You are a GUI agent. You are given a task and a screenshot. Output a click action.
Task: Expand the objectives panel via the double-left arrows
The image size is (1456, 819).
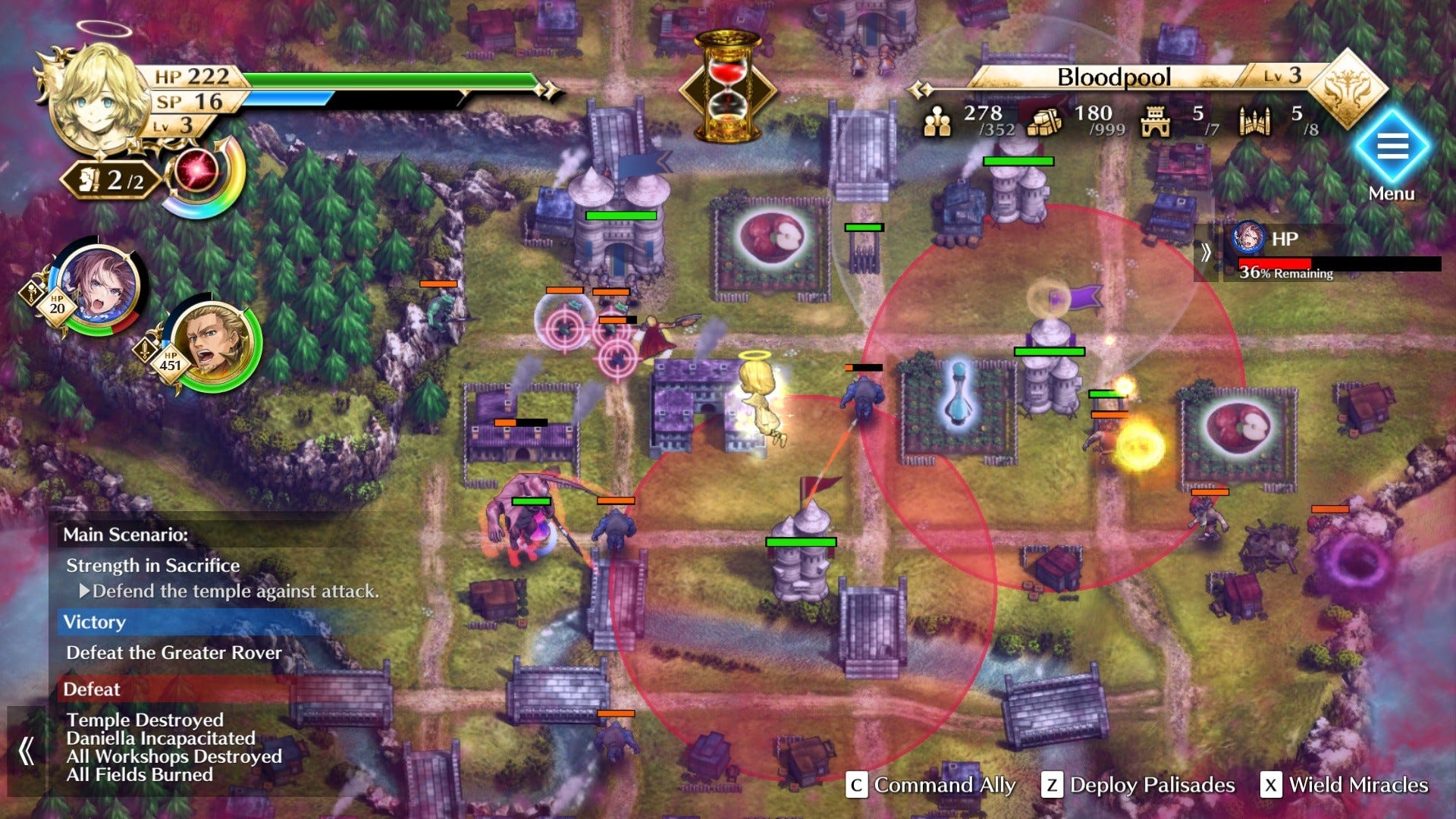click(28, 751)
